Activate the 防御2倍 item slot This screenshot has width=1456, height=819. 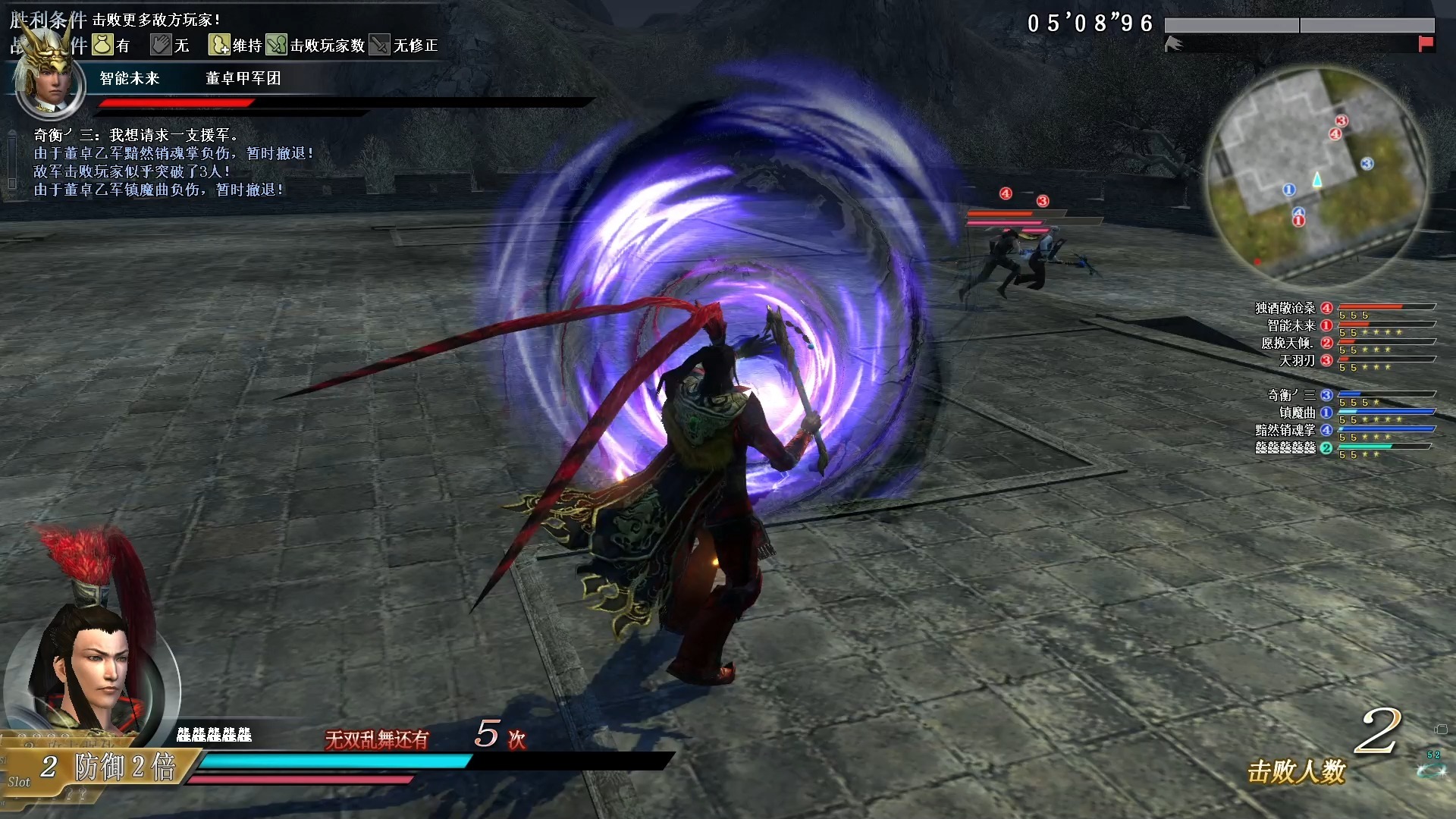click(x=106, y=767)
